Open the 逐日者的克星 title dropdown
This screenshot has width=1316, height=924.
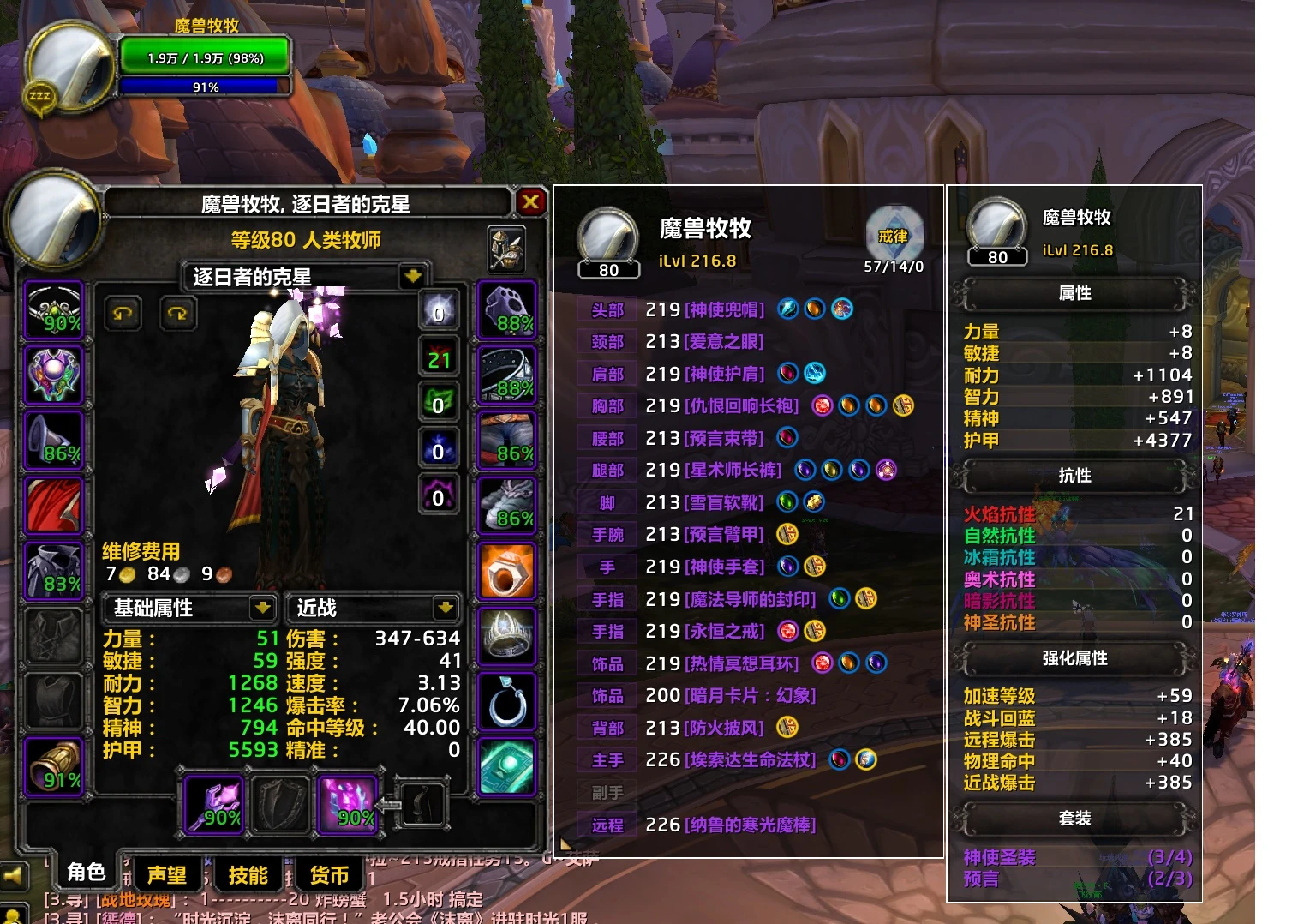(x=413, y=276)
